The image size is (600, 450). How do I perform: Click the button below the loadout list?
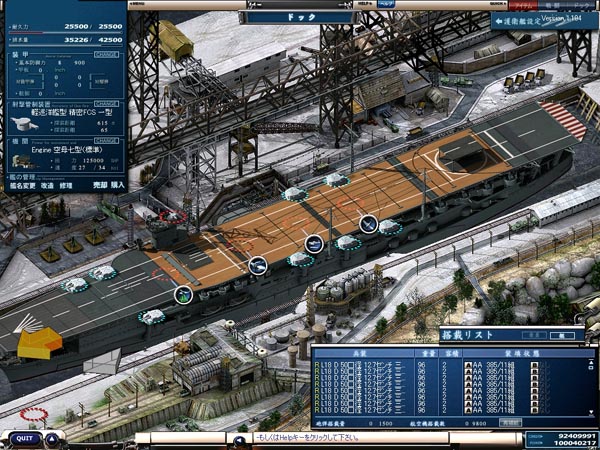click(x=510, y=423)
